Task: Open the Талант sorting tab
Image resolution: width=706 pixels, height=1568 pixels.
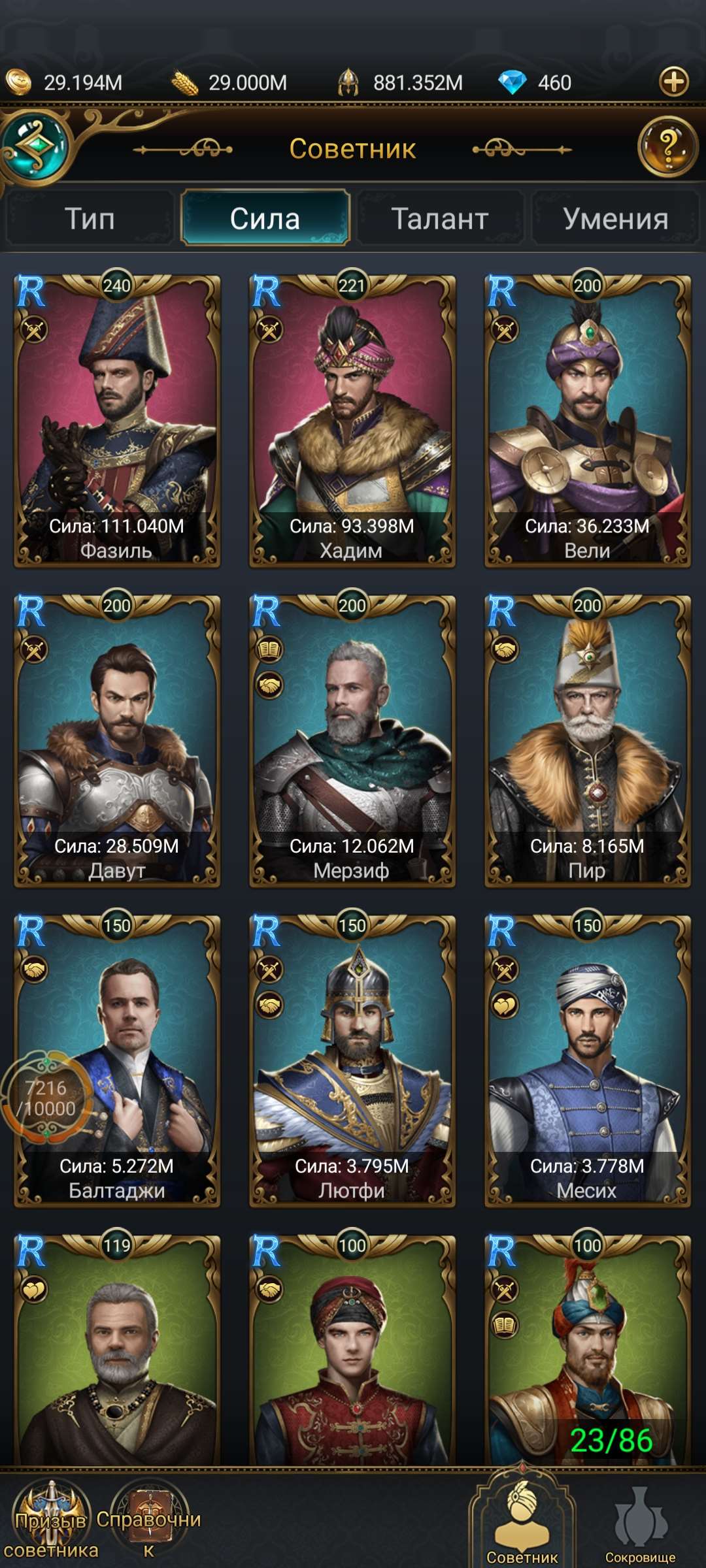Action: (440, 218)
